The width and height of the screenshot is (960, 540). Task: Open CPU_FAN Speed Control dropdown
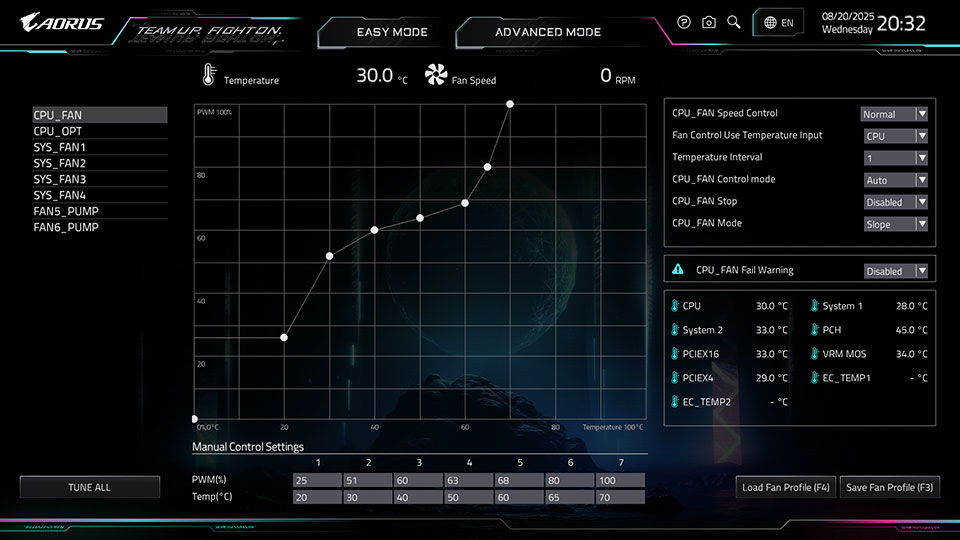pos(896,114)
